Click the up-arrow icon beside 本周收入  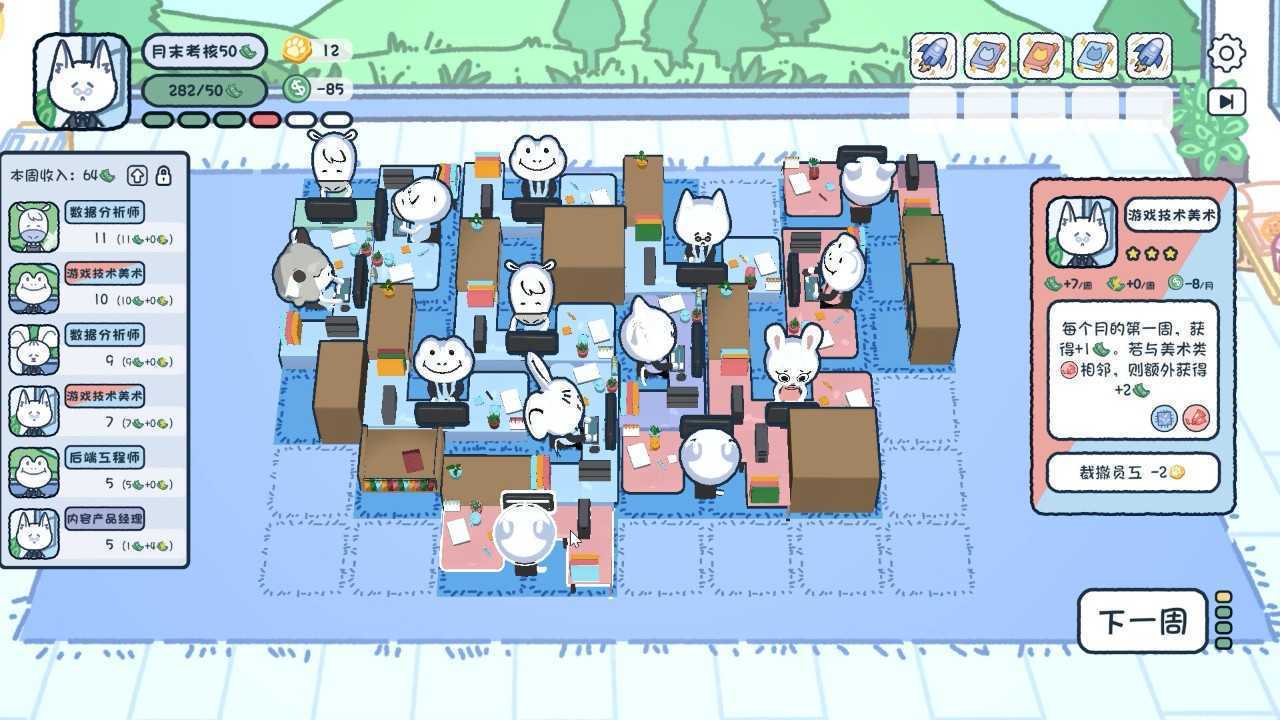(x=138, y=176)
